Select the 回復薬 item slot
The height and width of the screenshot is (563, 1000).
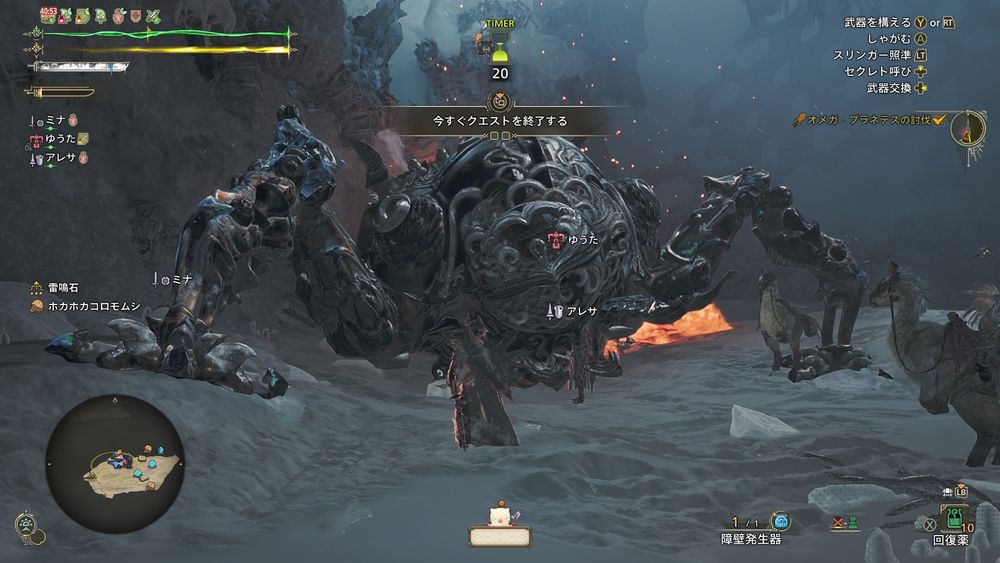point(954,520)
